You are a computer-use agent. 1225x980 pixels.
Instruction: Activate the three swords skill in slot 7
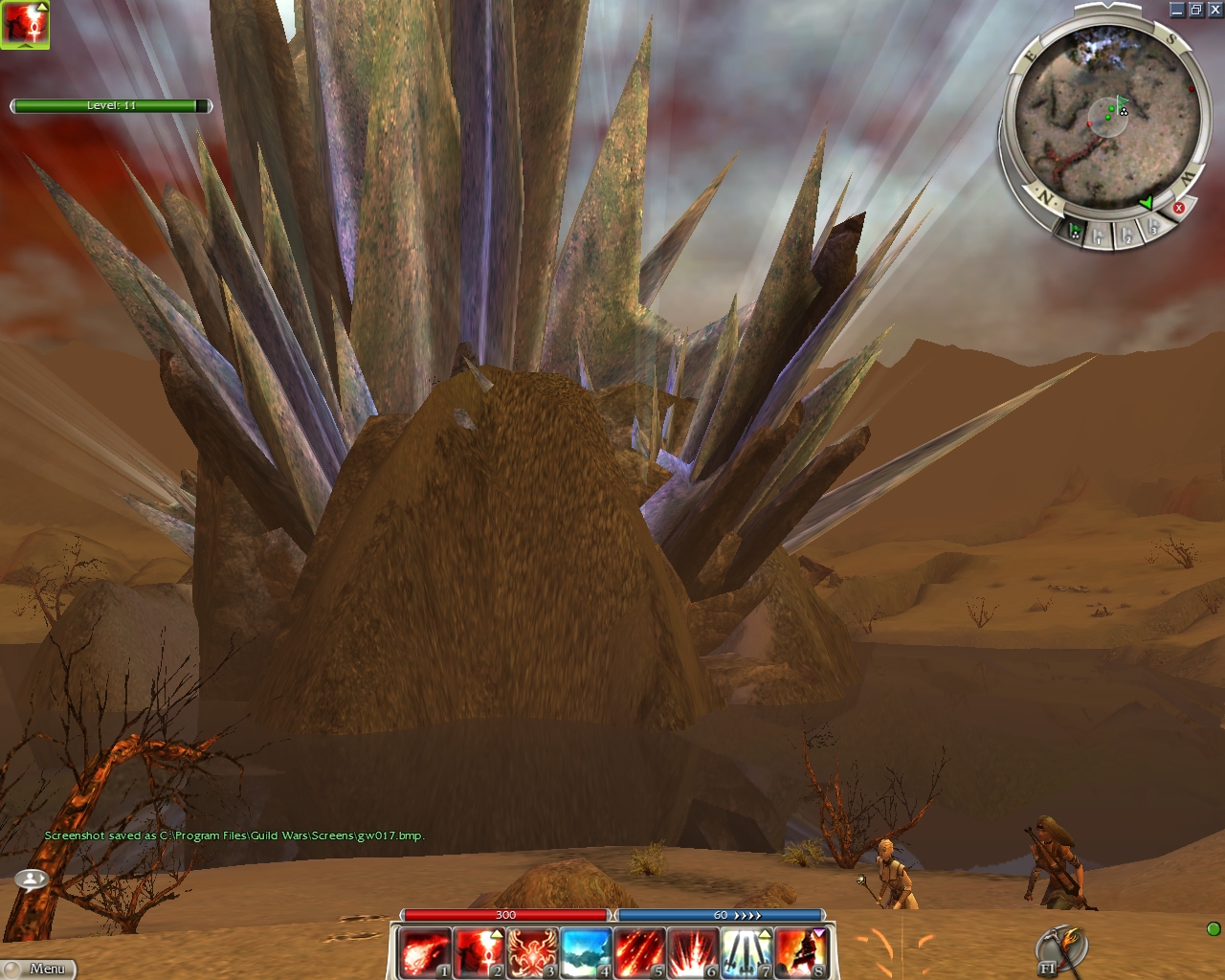pos(746,953)
